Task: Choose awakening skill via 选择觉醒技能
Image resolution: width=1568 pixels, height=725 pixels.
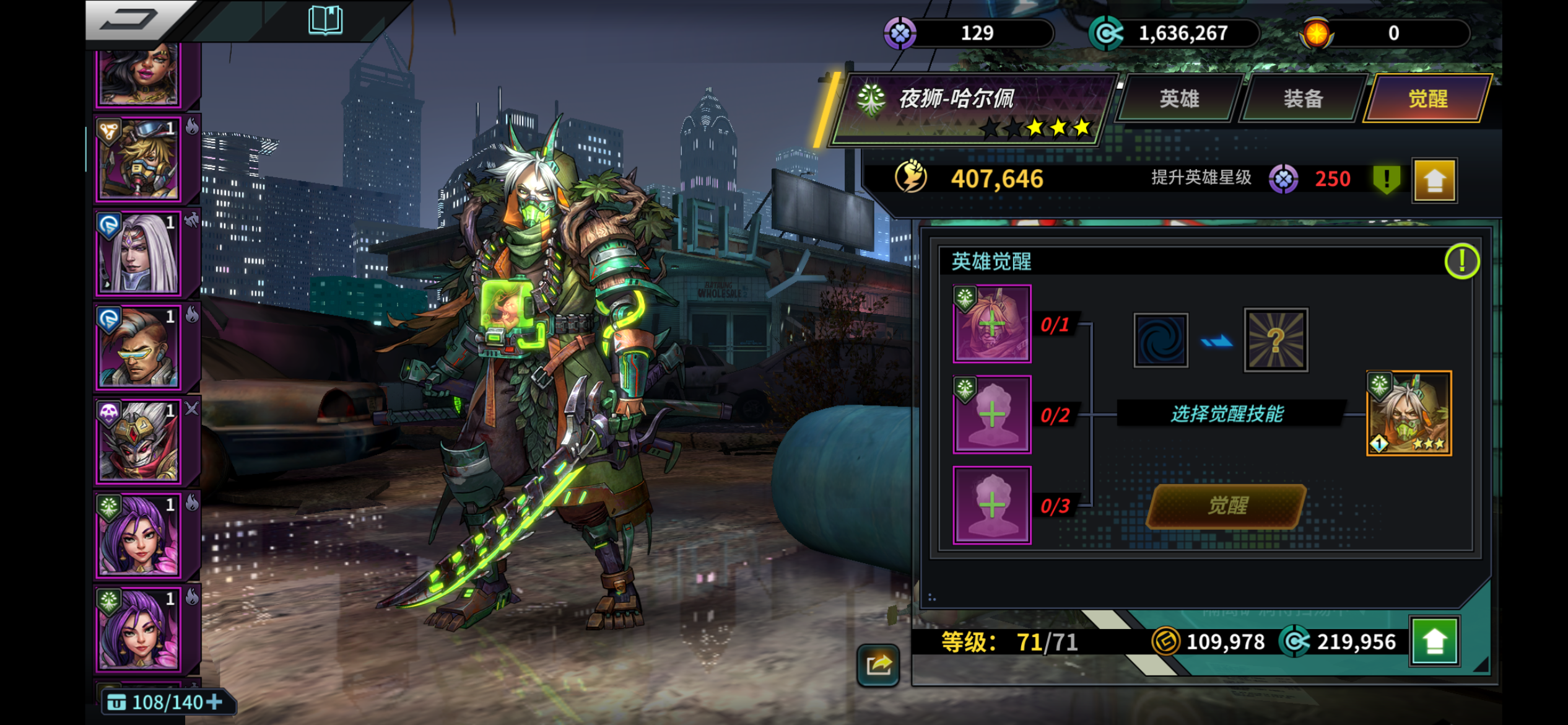Action: [1227, 413]
